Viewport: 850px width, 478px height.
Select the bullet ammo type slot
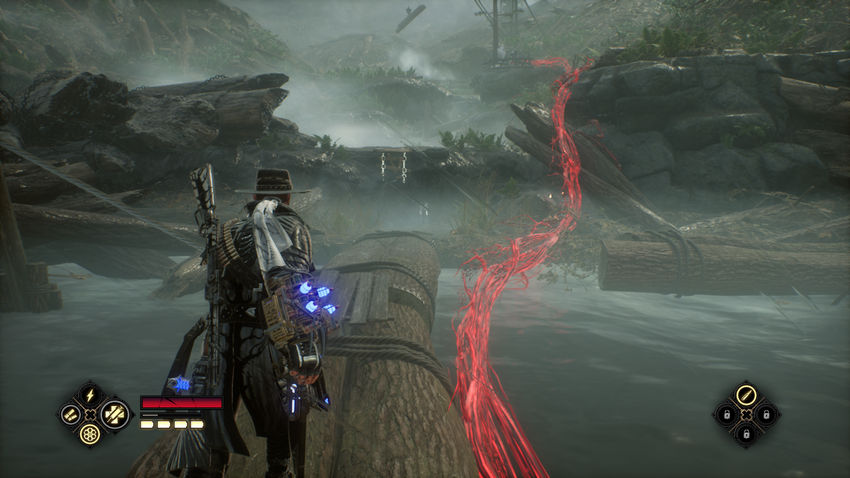(x=745, y=394)
